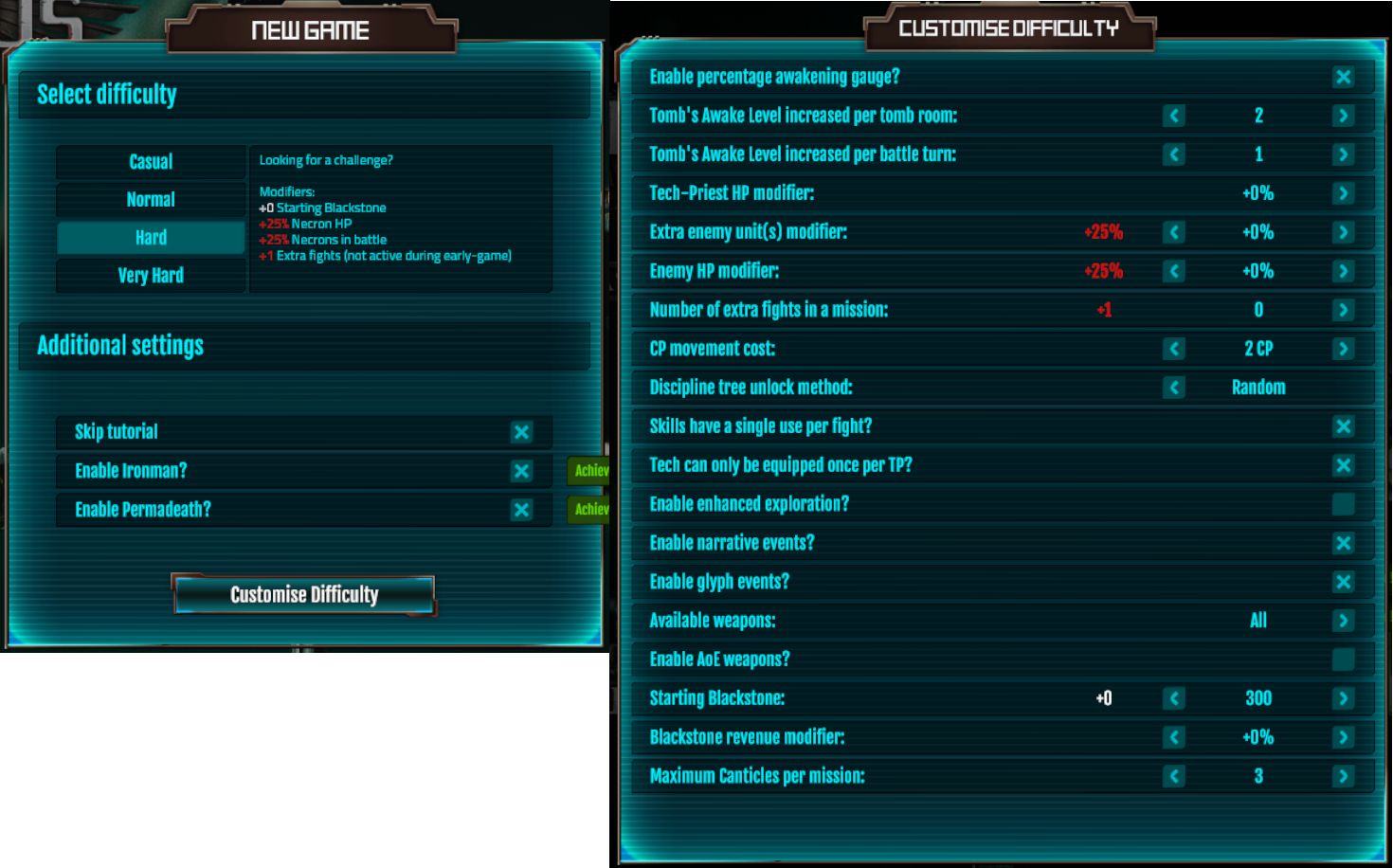Select the Very Hard difficulty
This screenshot has height=868, width=1393.
[x=151, y=275]
